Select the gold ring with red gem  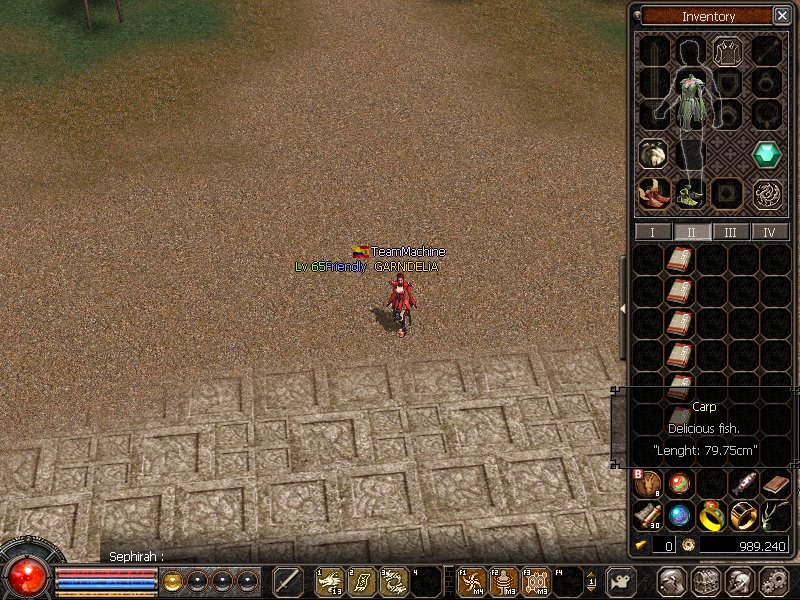coord(711,516)
